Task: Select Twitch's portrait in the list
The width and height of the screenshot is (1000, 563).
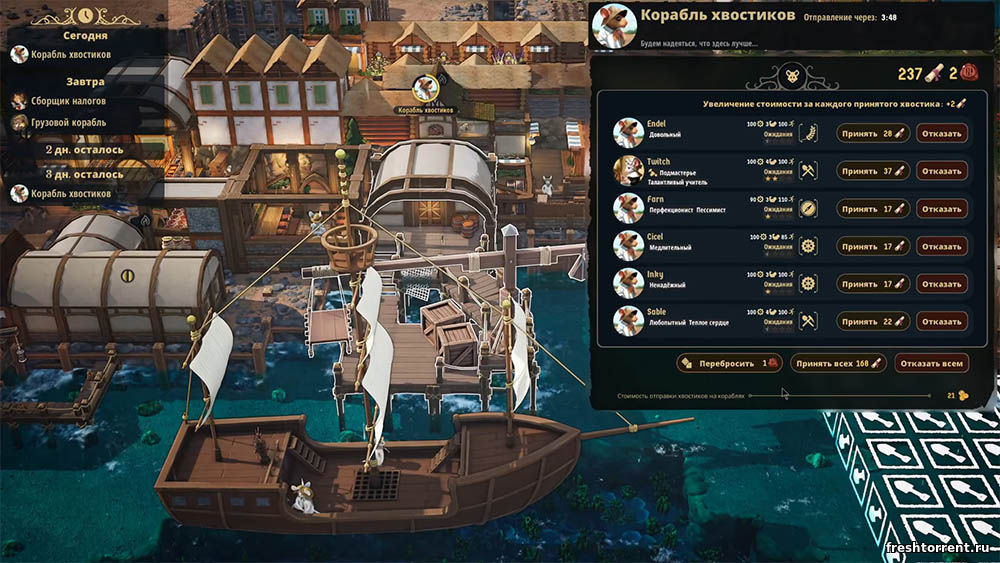Action: (628, 171)
